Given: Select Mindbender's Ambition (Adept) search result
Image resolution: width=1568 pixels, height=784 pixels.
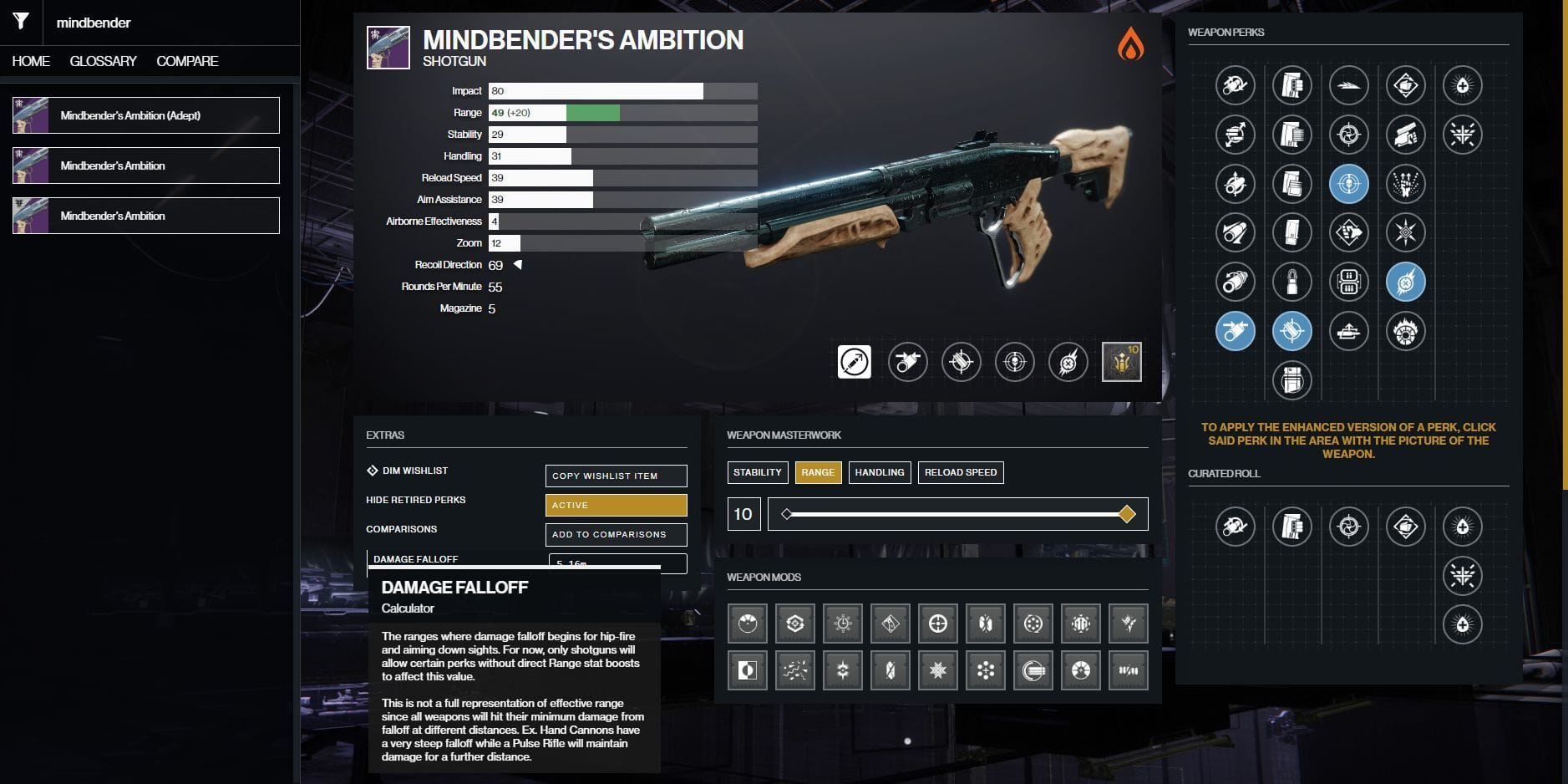Looking at the screenshot, I should pos(146,115).
